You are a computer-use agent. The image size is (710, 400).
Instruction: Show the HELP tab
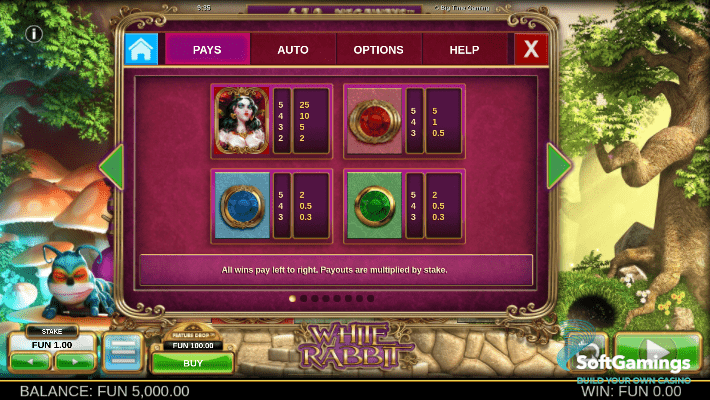pyautogui.click(x=464, y=49)
